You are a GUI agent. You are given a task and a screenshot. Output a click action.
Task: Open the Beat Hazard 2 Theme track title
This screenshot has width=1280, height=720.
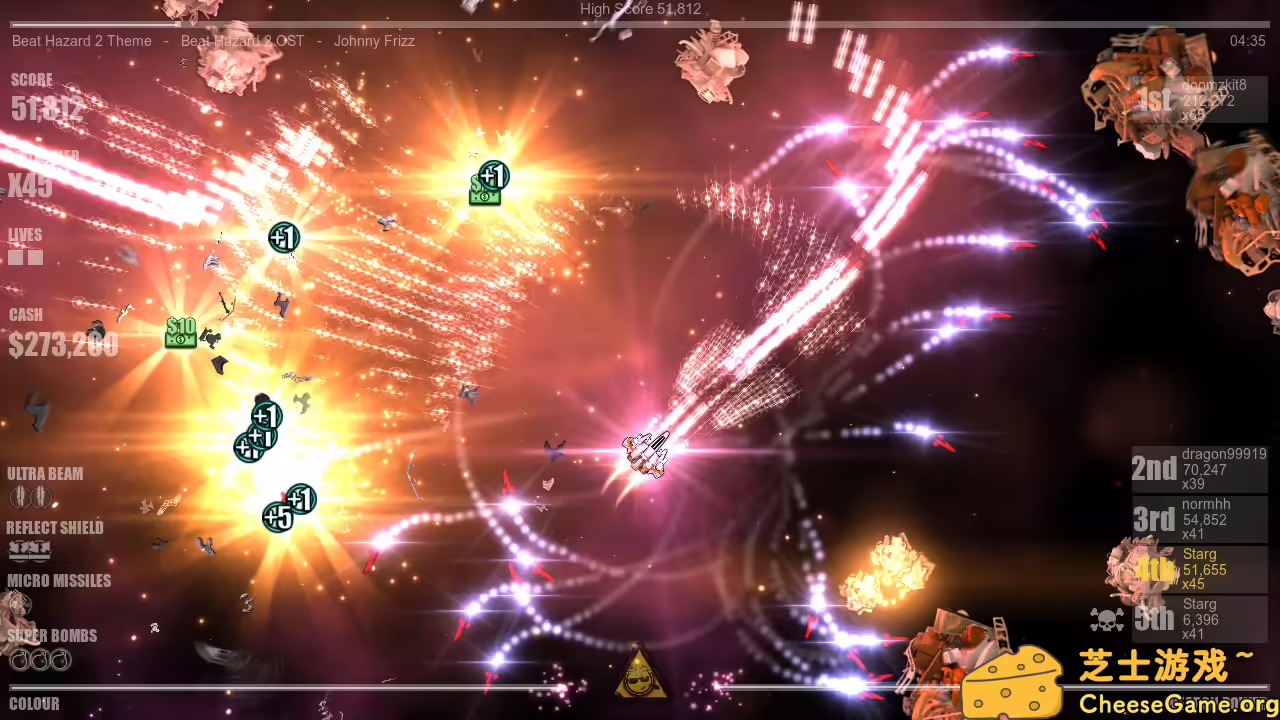click(81, 41)
